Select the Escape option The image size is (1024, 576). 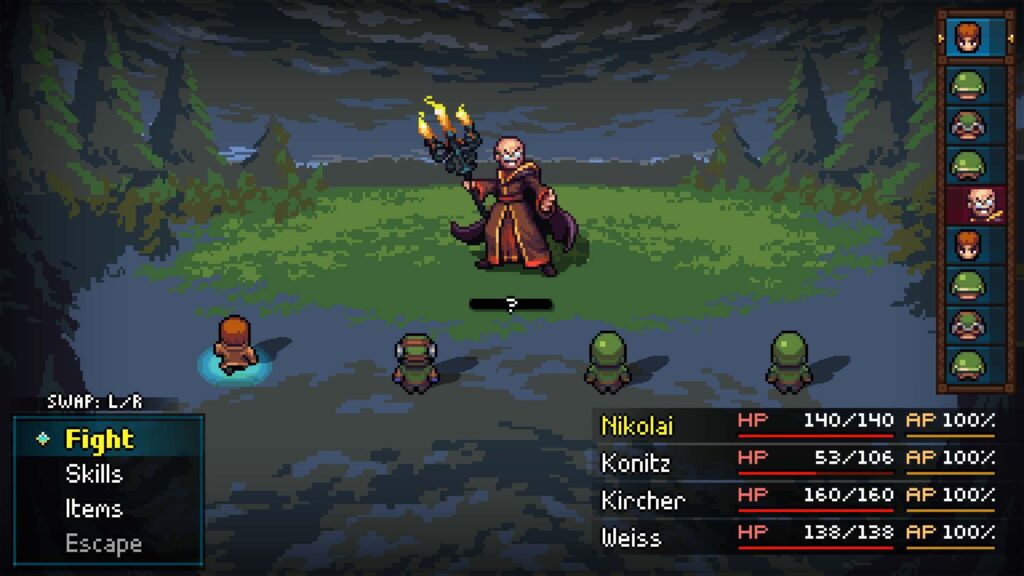point(103,544)
